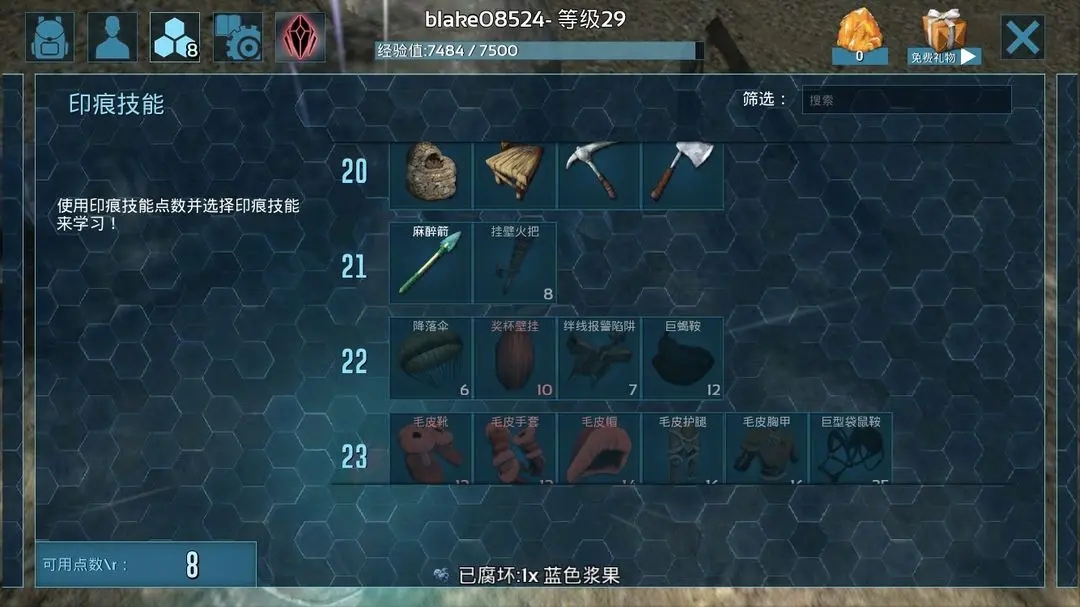Select the 麻醉箭 tranquilizer arrow engram

430,263
